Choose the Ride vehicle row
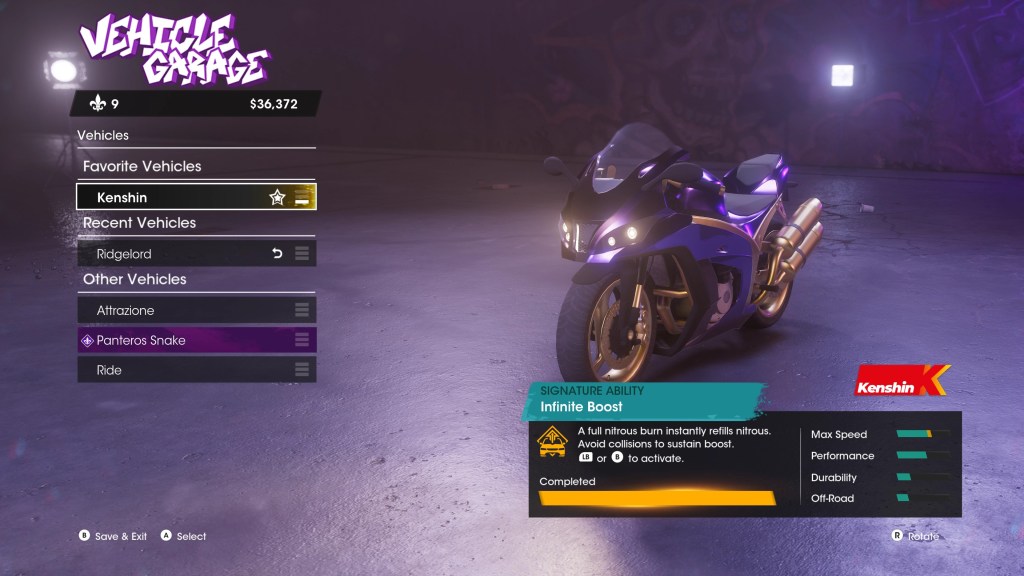Screen dimensions: 1024x576 coord(180,370)
